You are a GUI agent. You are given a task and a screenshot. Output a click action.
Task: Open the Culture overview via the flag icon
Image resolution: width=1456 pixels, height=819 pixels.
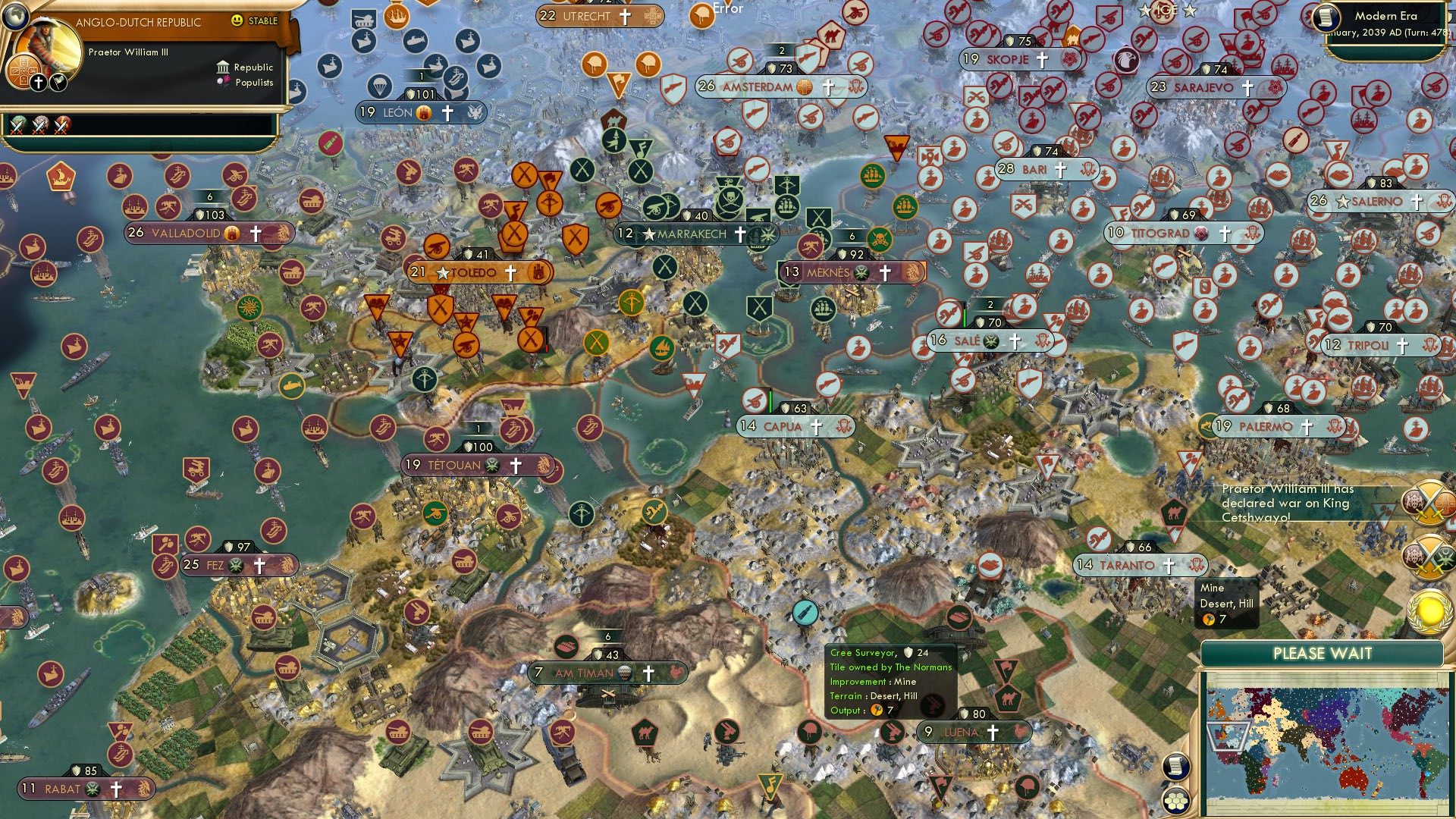[x=58, y=80]
